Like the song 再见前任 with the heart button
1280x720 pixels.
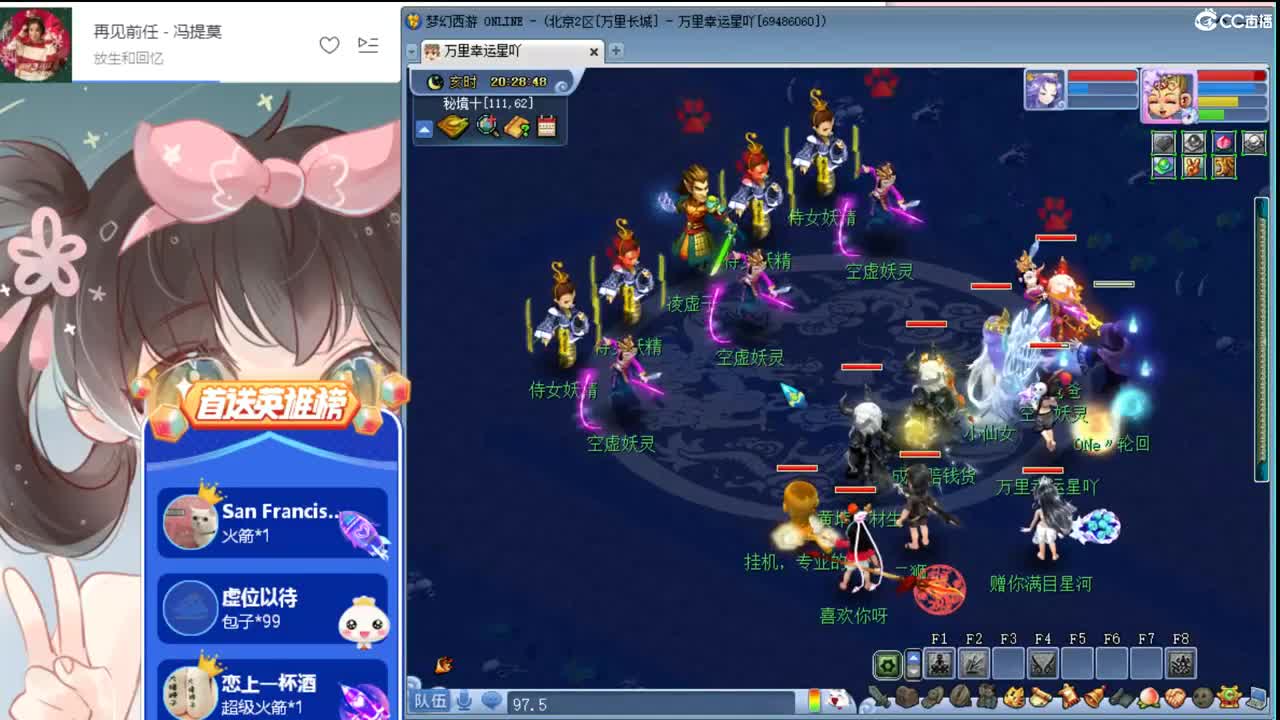330,45
